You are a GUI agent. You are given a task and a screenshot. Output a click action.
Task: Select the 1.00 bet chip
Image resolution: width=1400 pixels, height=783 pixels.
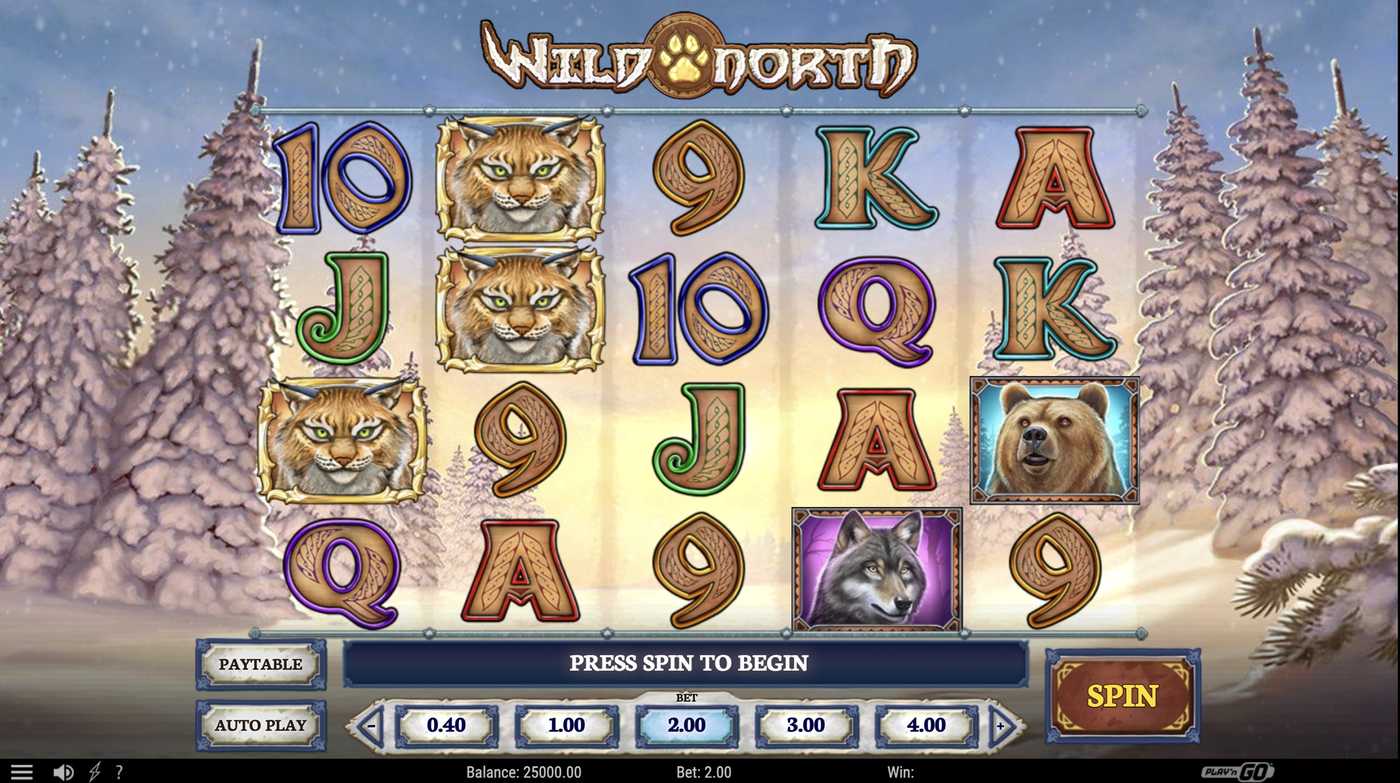[x=568, y=724]
